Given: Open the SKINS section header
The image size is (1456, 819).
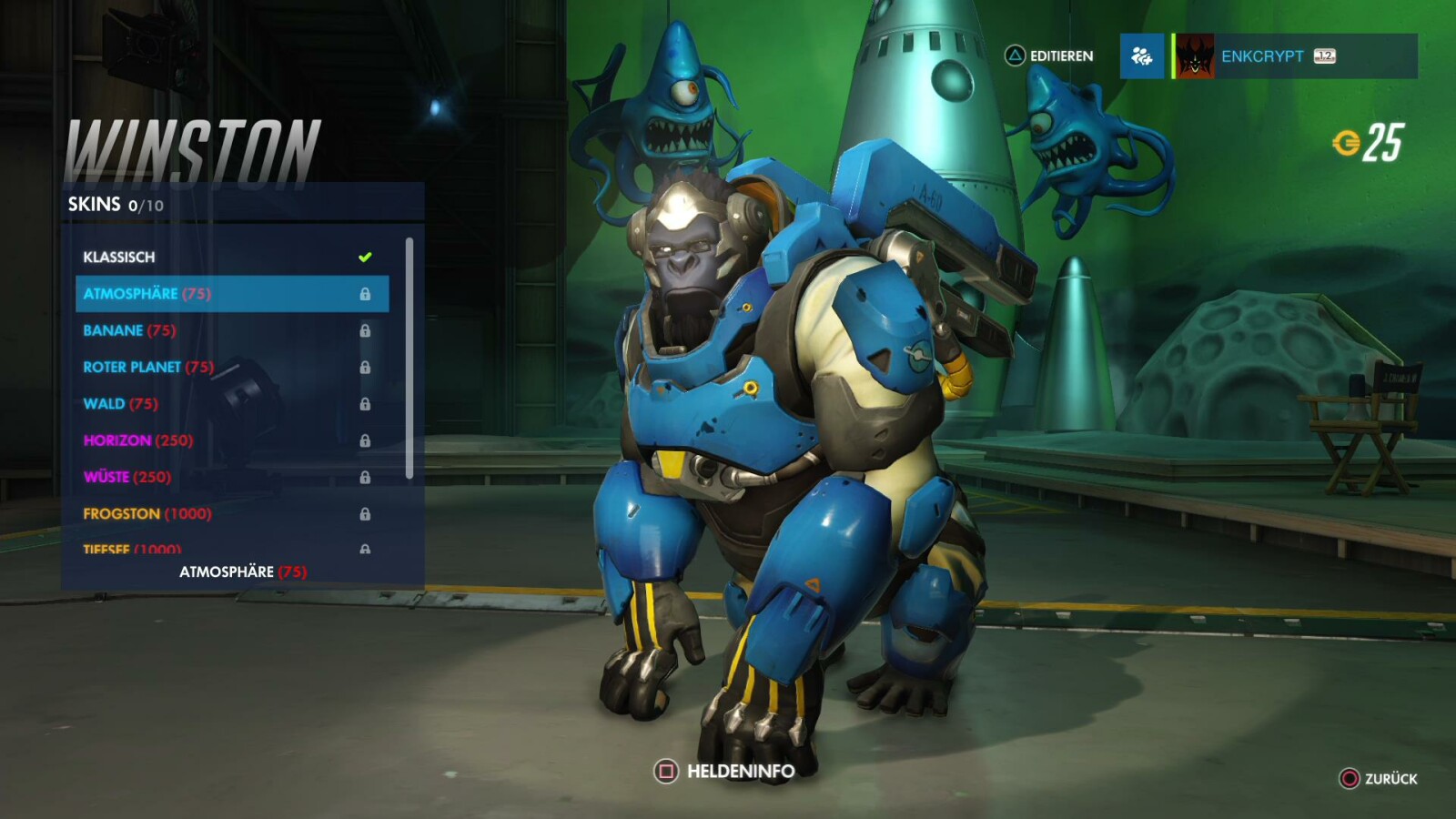Looking at the screenshot, I should point(94,205).
